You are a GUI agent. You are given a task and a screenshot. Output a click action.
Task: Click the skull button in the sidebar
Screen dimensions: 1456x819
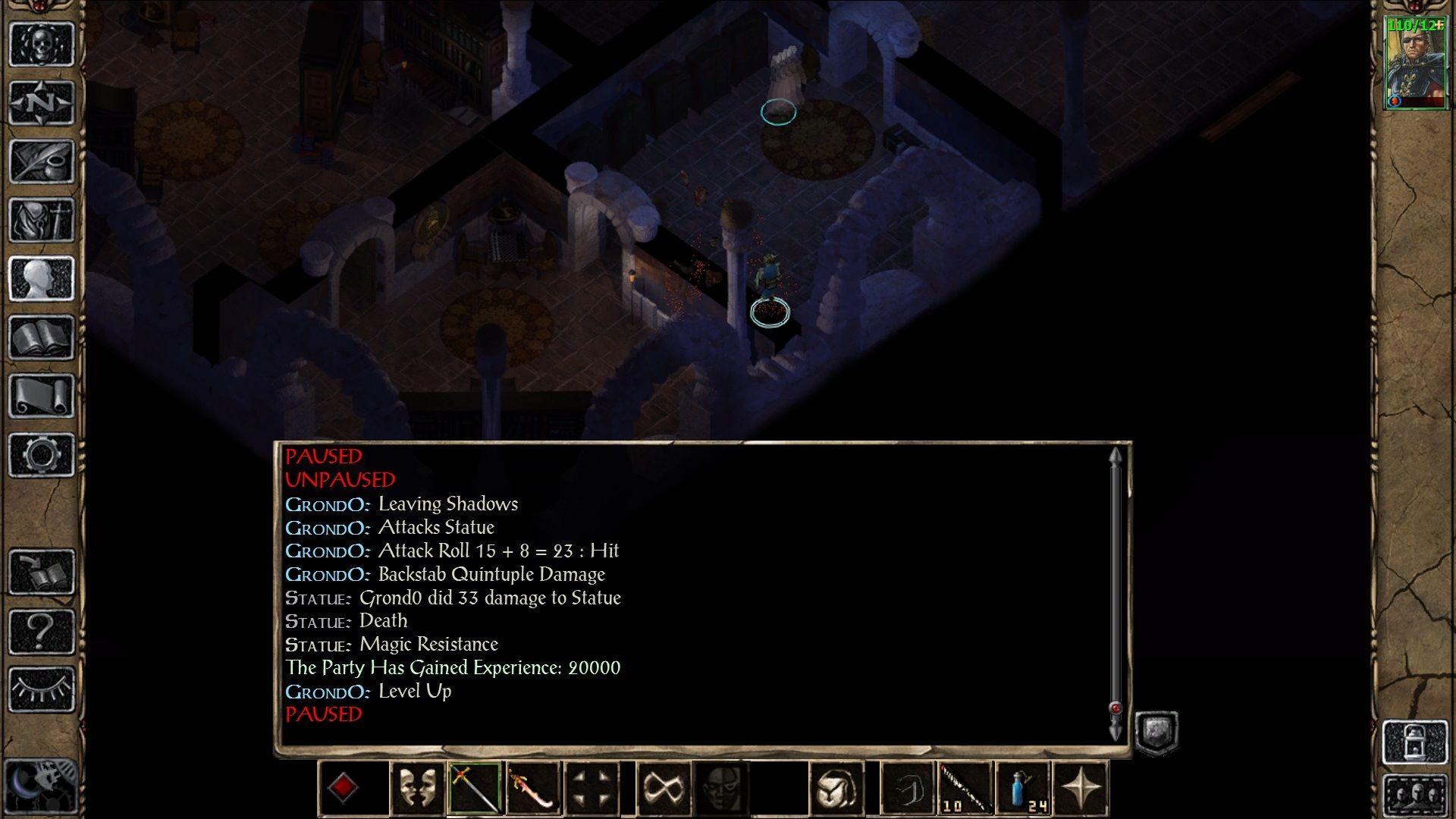[x=42, y=44]
